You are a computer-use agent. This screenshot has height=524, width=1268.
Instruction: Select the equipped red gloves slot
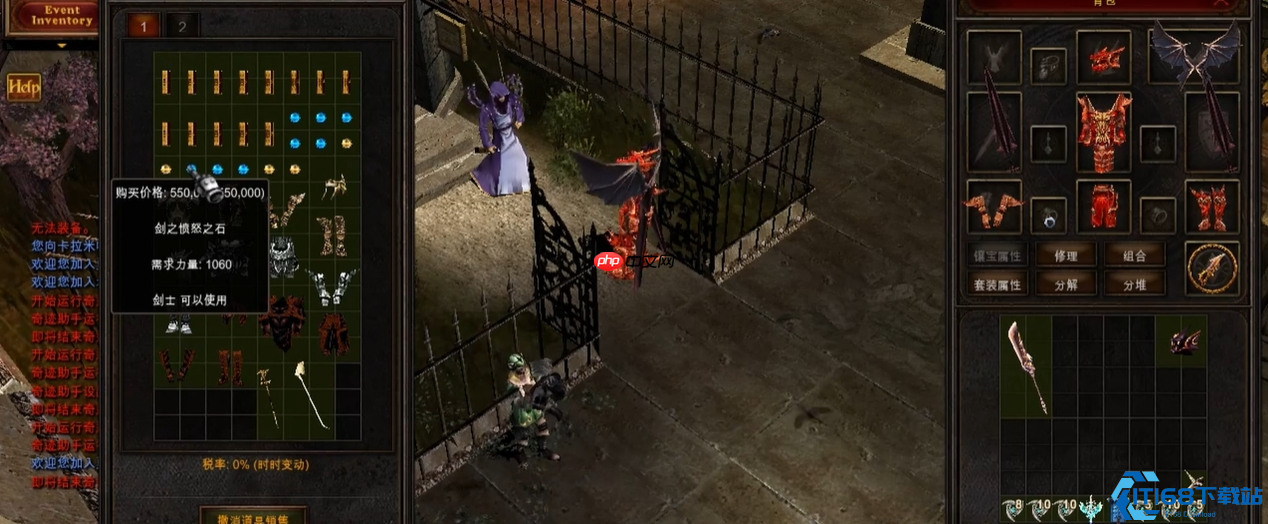tap(993, 207)
